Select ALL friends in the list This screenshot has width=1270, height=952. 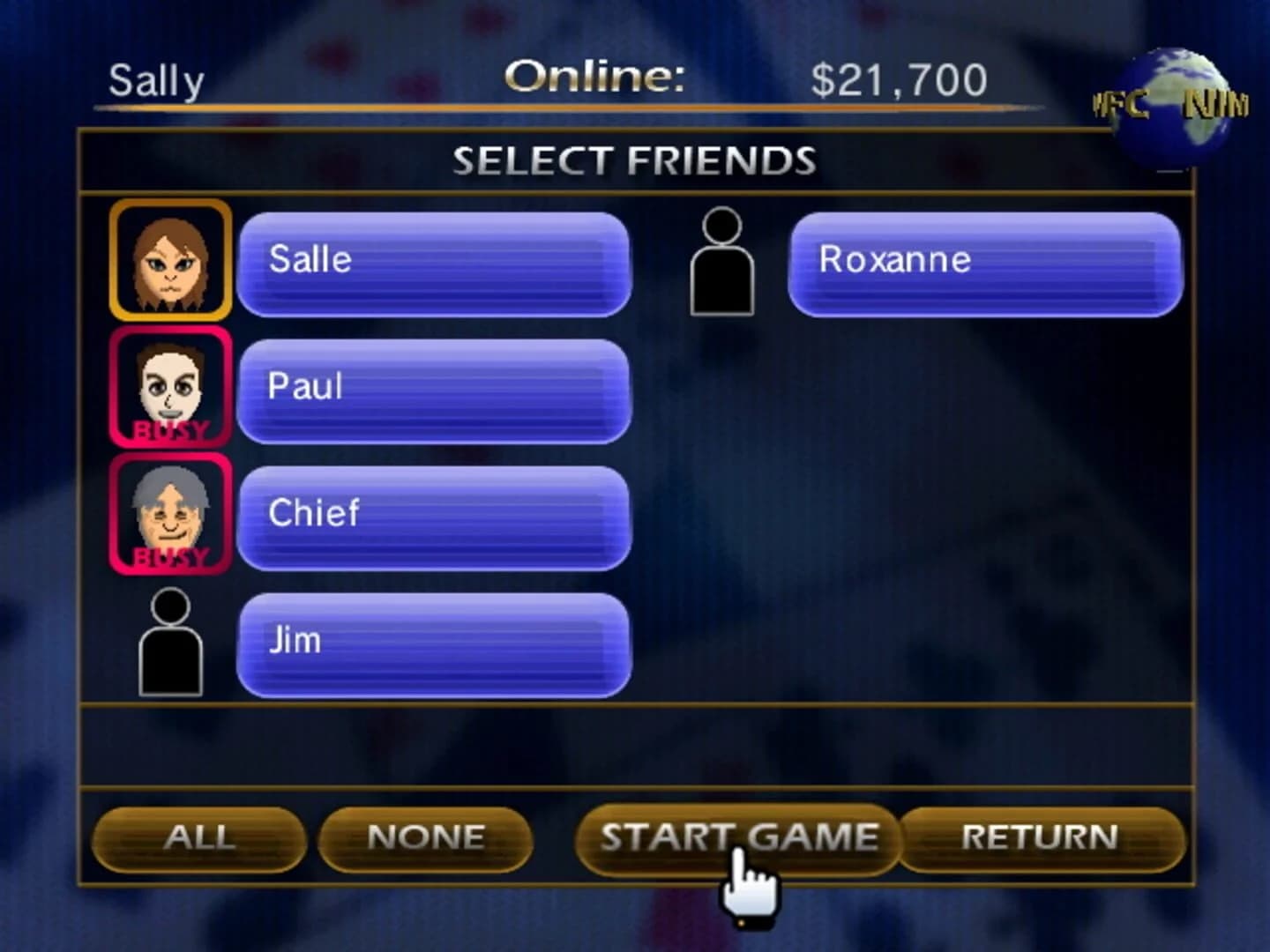click(x=198, y=837)
